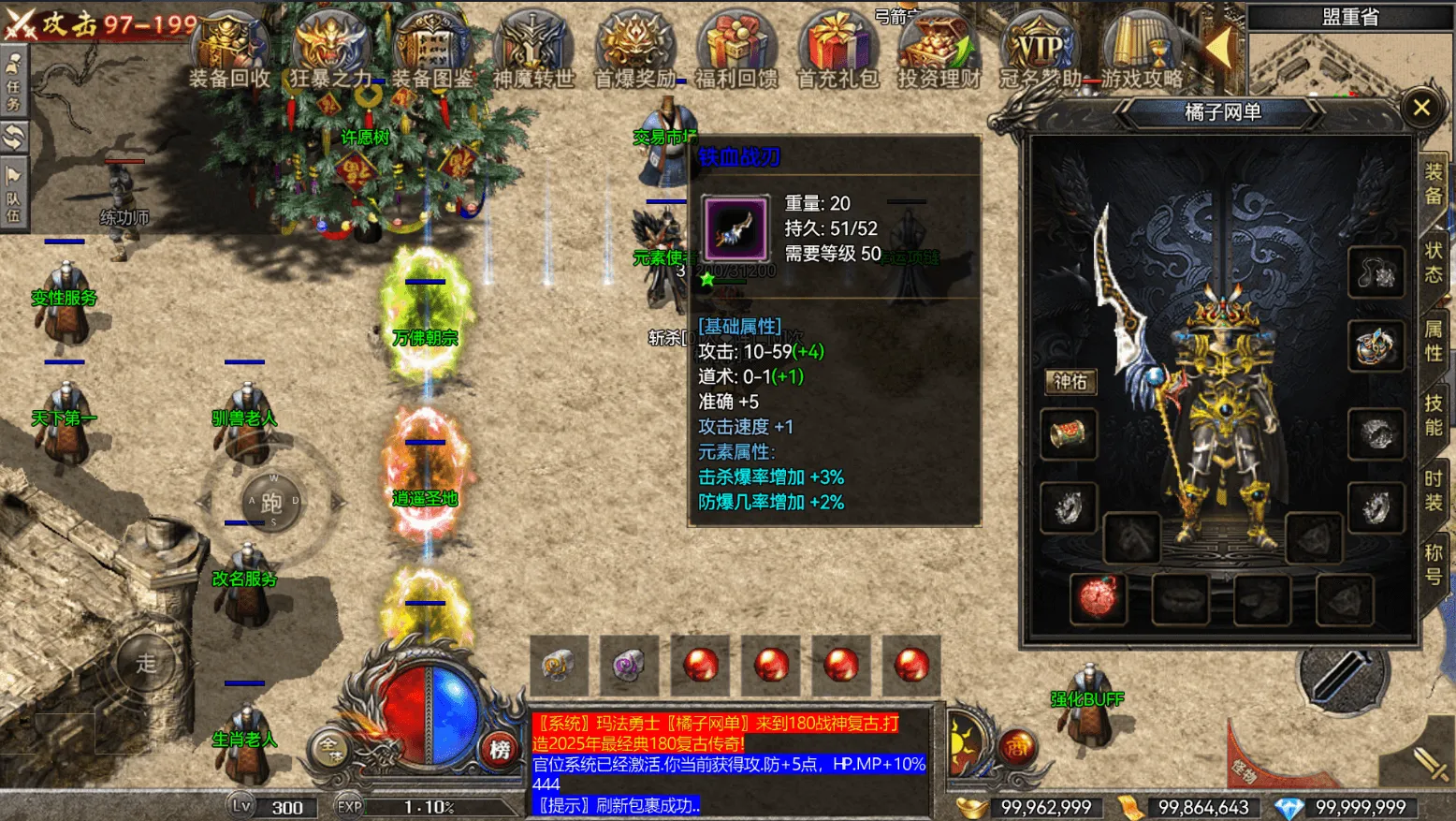Switch to the 时装 fashion tab
1456x821 pixels.
[x=1434, y=491]
